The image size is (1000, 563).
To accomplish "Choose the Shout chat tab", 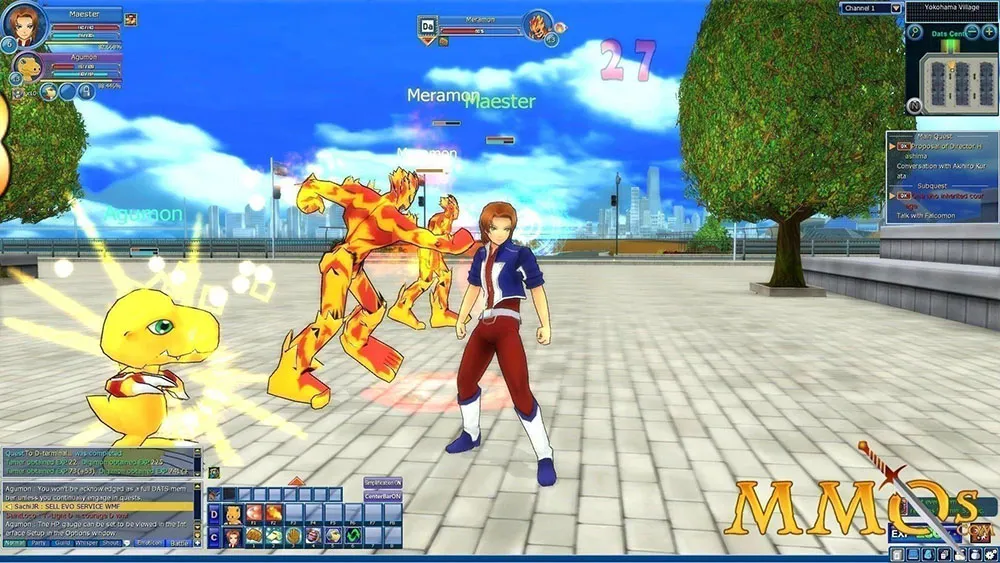I will (110, 542).
